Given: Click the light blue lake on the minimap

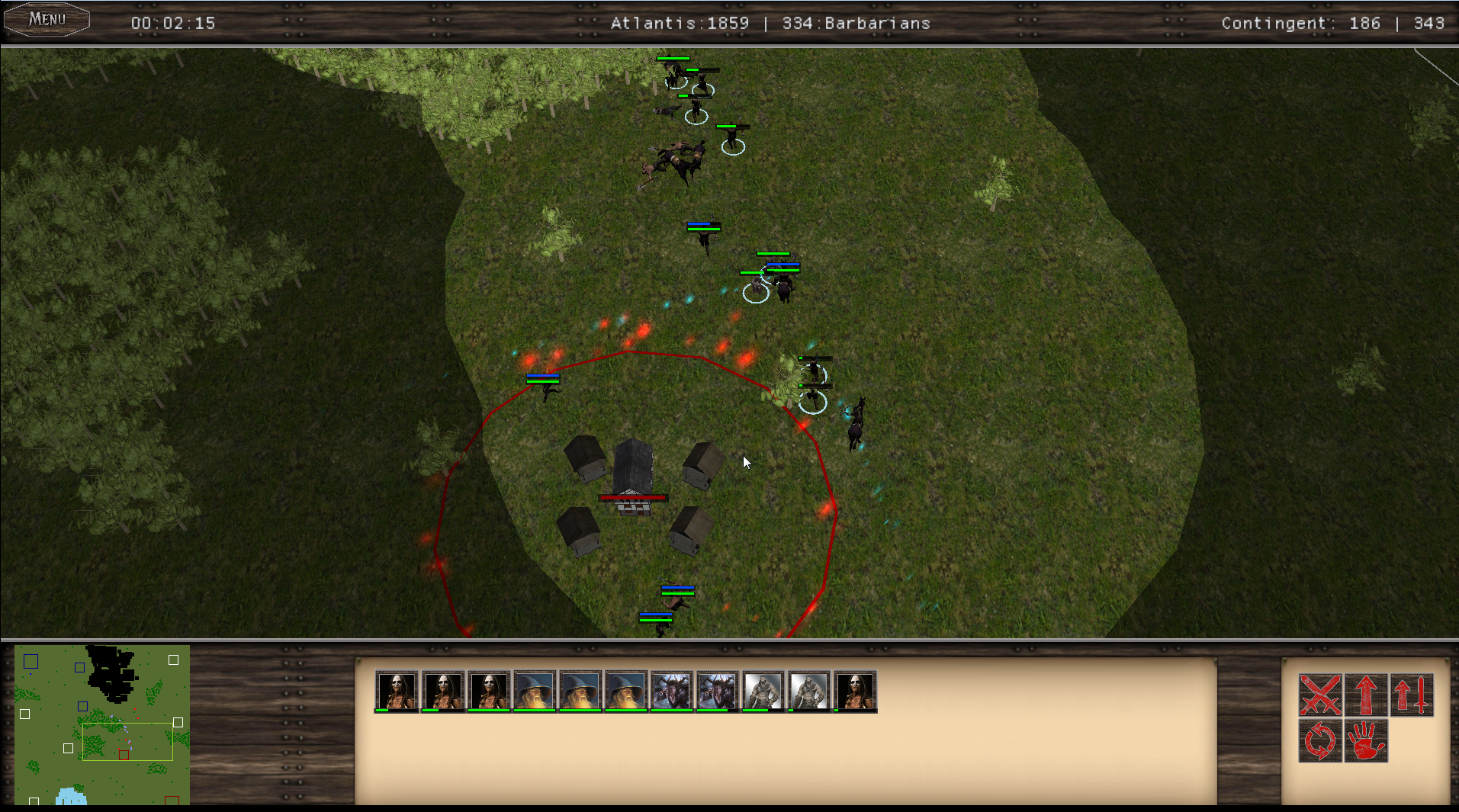Looking at the screenshot, I should 70,797.
